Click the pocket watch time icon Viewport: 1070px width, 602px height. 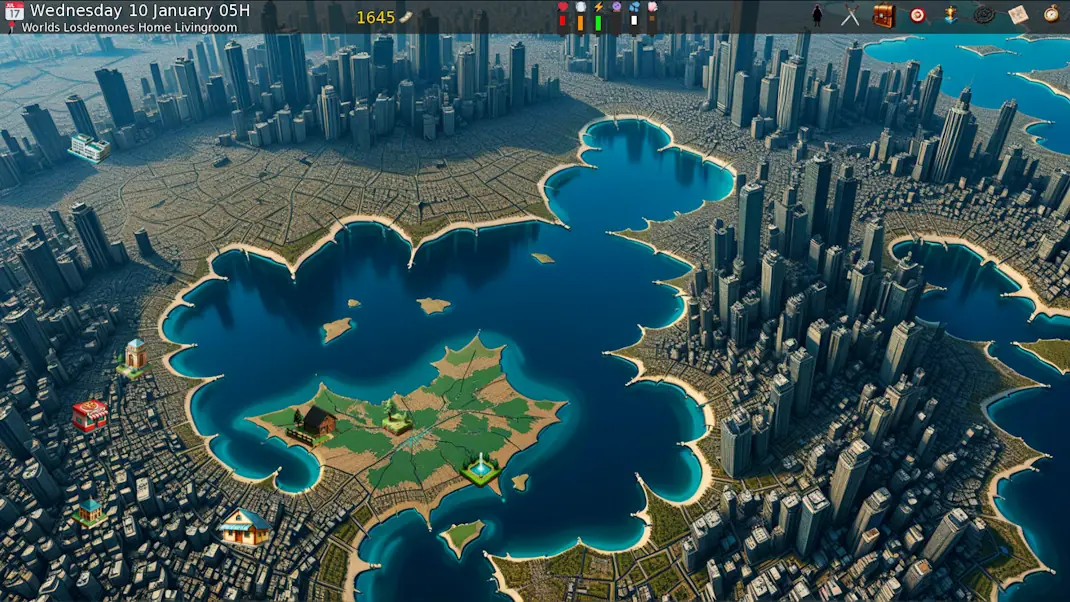click(x=1051, y=15)
